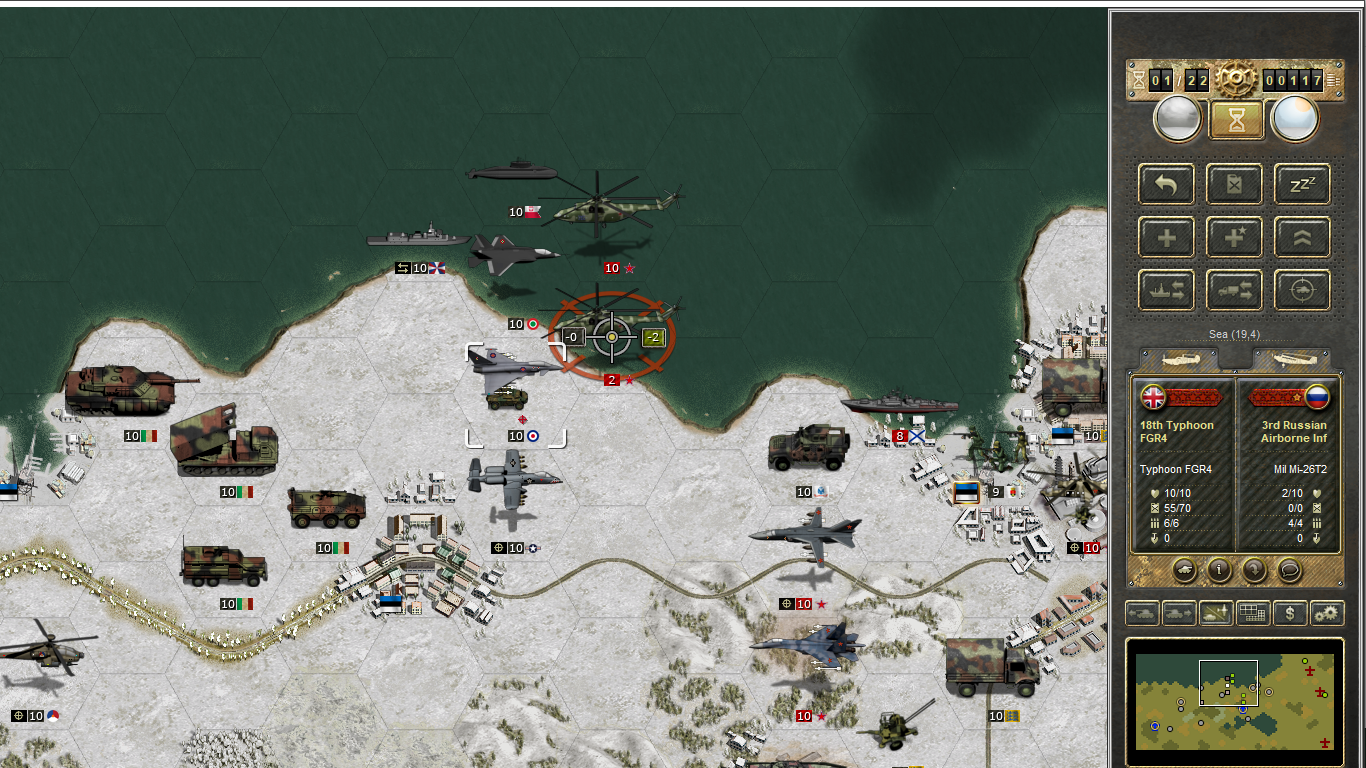This screenshot has height=768, width=1366.
Task: Upgrade the unit with the chevrons button
Action: click(1301, 238)
